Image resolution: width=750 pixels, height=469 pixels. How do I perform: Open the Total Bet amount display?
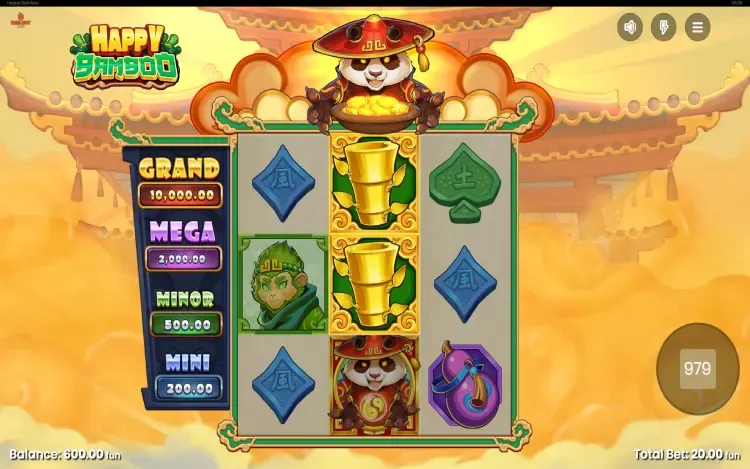coord(689,454)
